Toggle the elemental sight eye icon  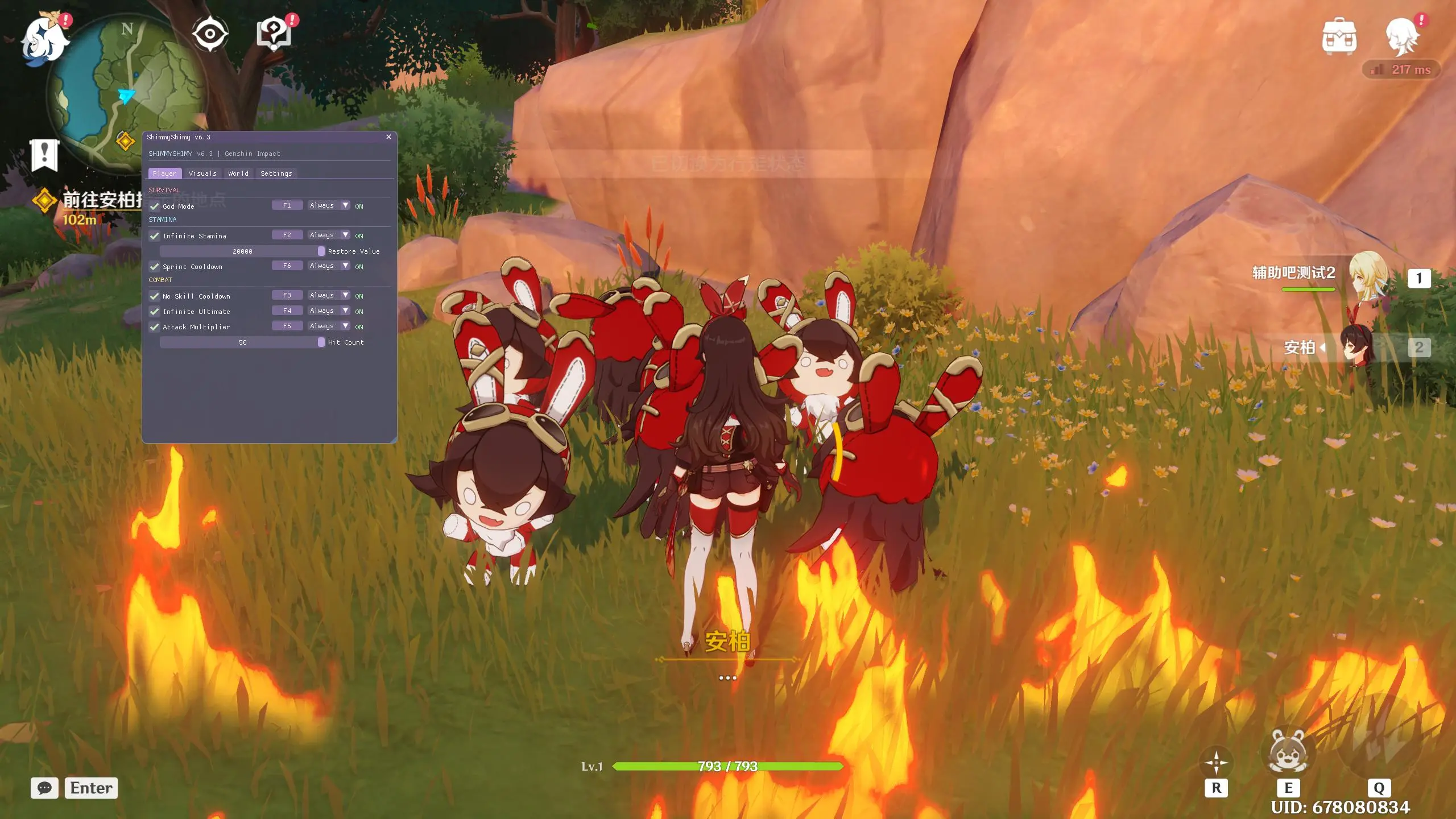[x=210, y=34]
